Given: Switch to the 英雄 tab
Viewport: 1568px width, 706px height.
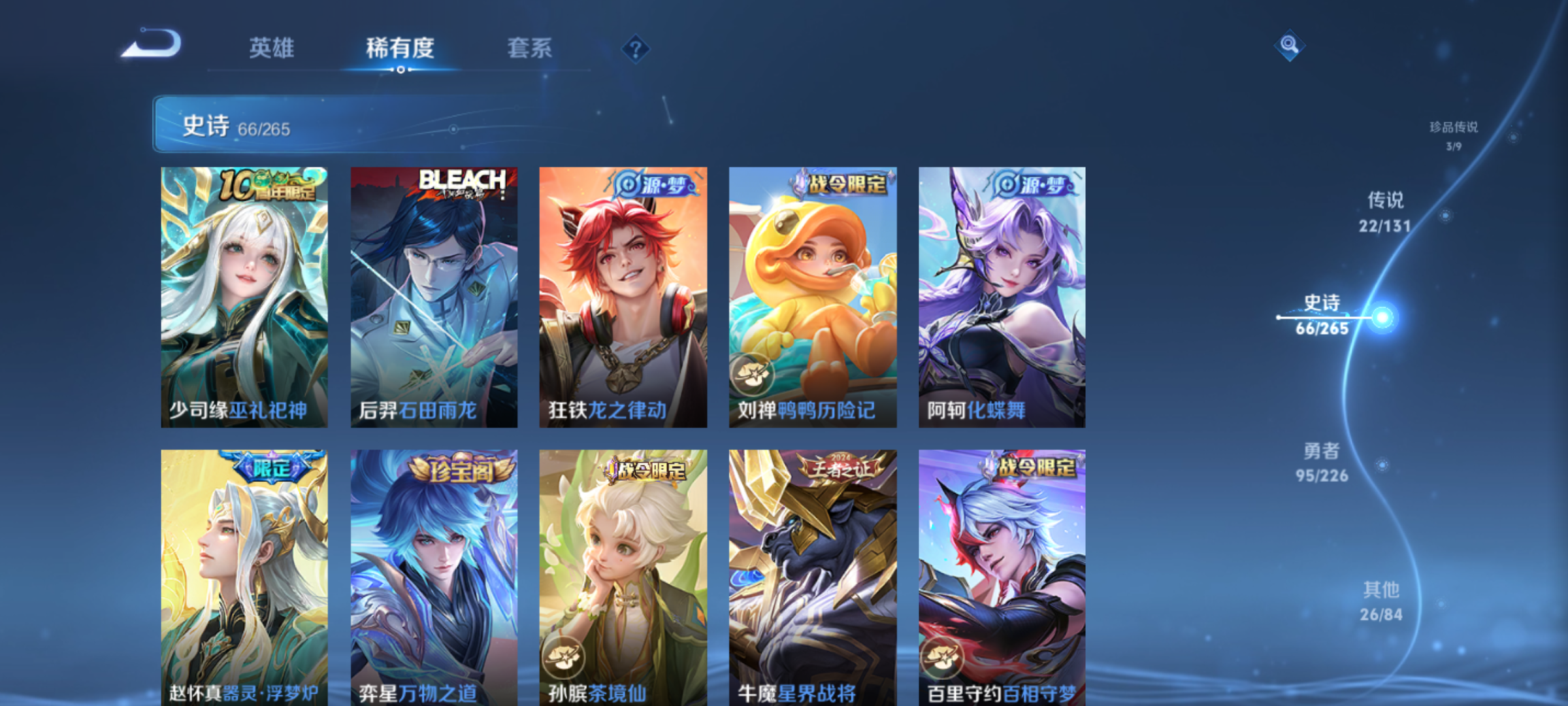Looking at the screenshot, I should point(272,48).
